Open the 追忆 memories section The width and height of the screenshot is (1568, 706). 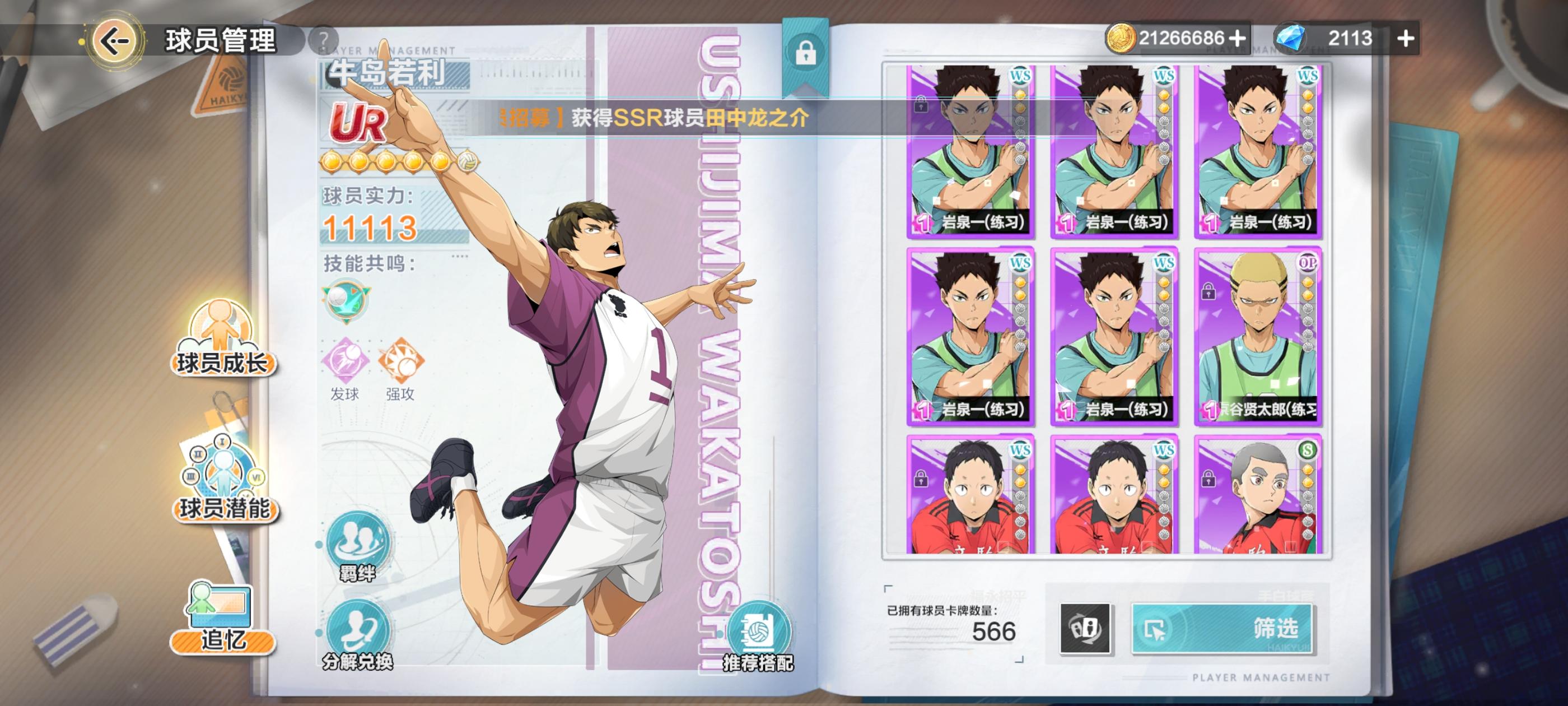click(x=221, y=623)
